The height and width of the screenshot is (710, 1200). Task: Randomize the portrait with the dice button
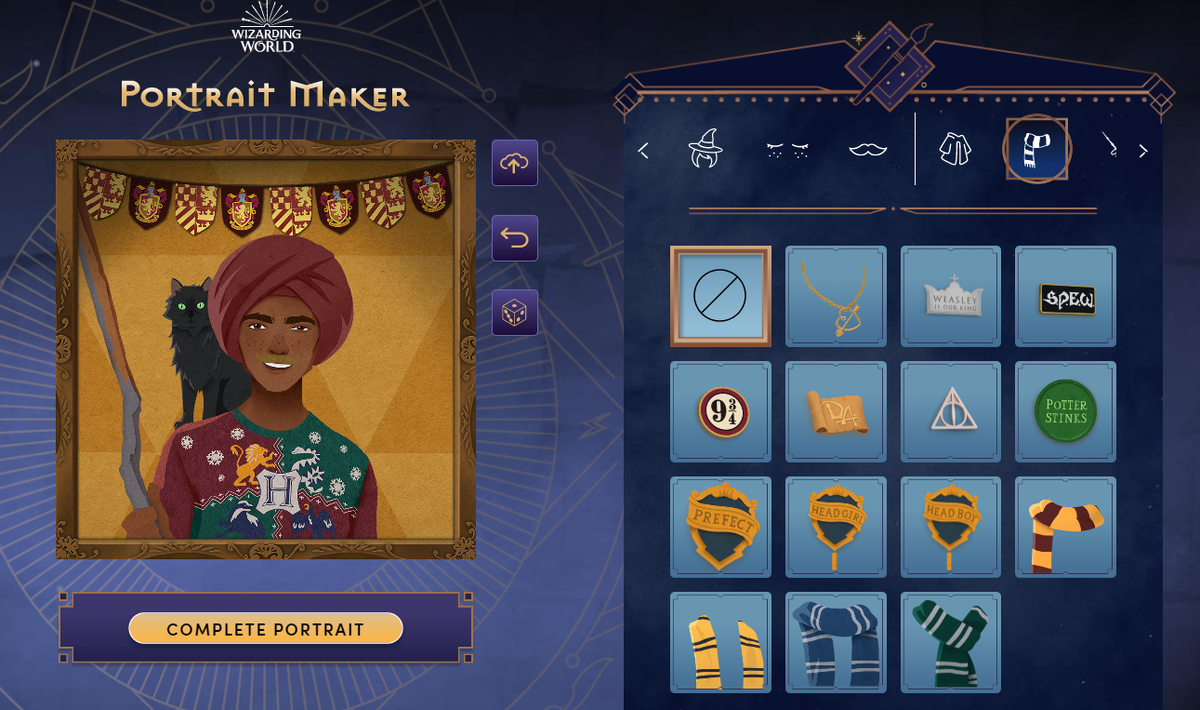[515, 313]
